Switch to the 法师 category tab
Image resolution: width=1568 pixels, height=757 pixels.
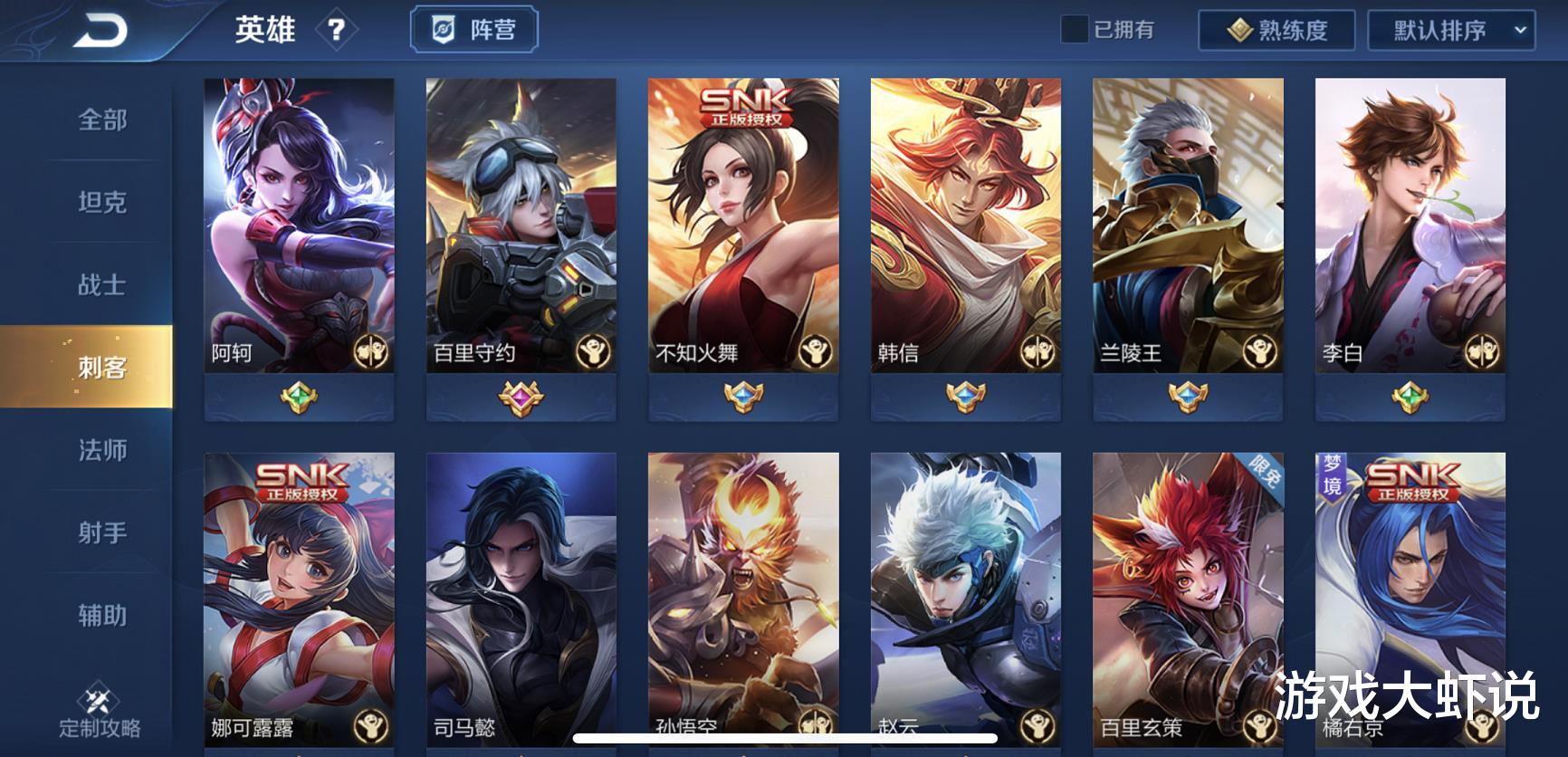[100, 450]
